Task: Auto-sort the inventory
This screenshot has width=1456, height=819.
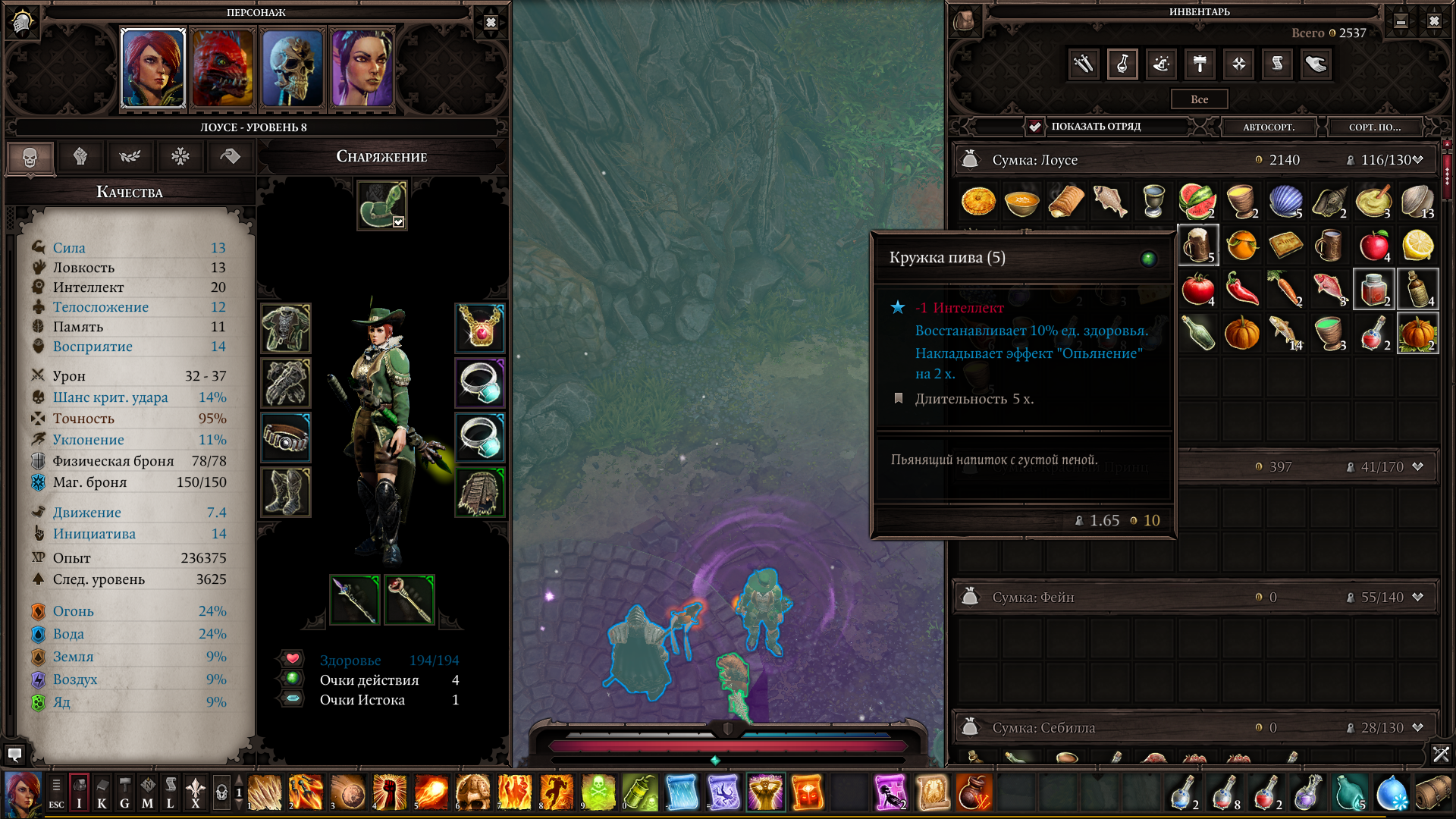Action: (1268, 127)
